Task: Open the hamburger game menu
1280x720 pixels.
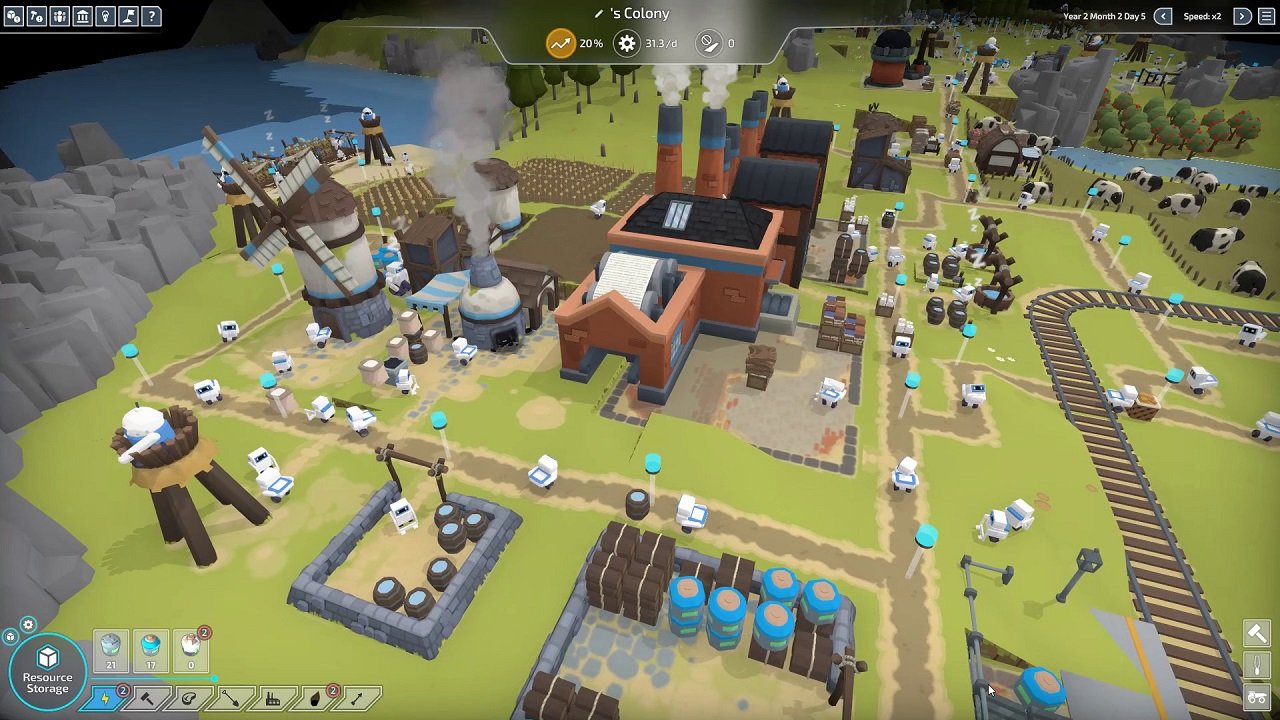Action: click(1265, 16)
